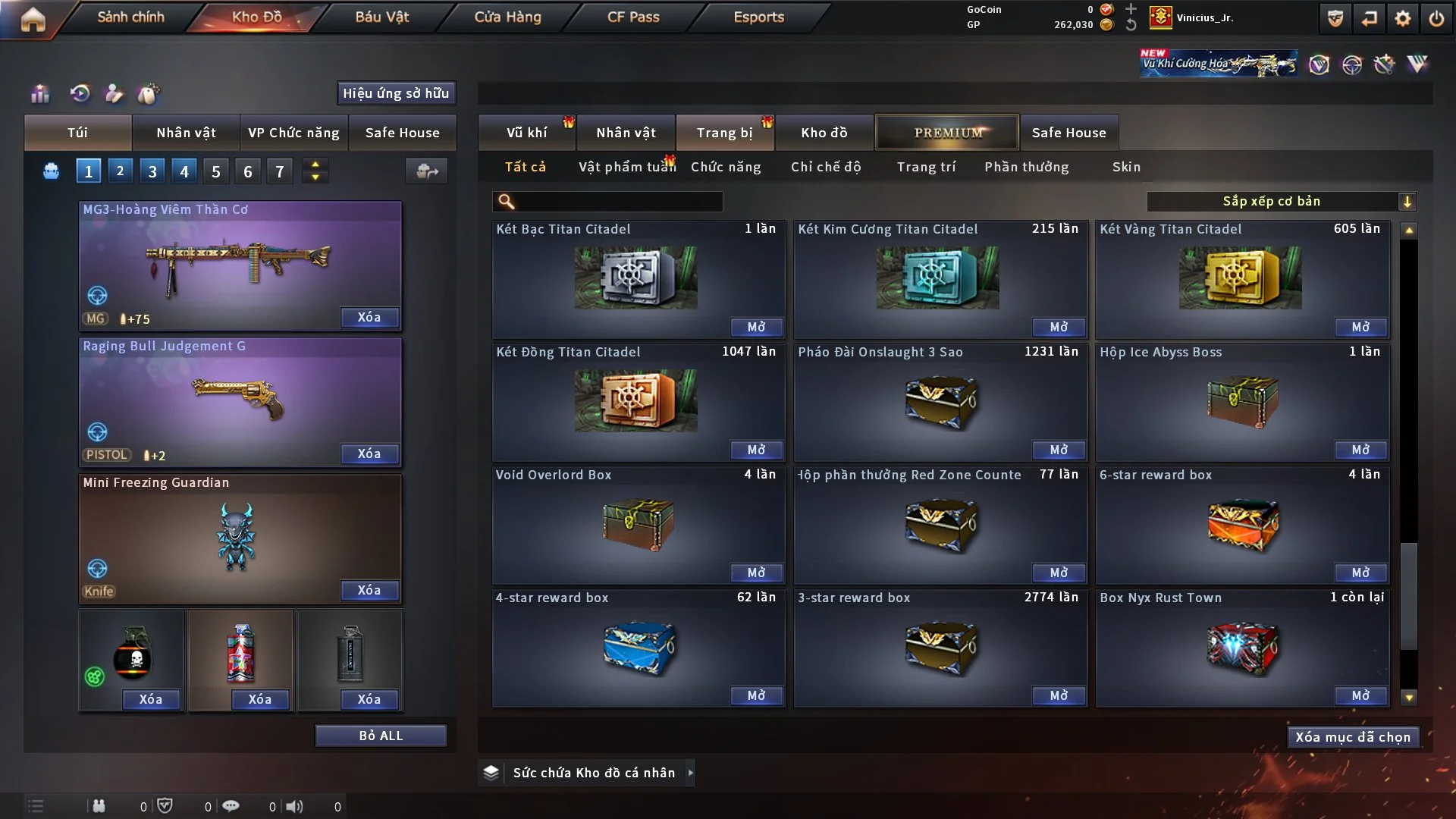
Task: Open the Void Overlord Box
Action: point(756,573)
